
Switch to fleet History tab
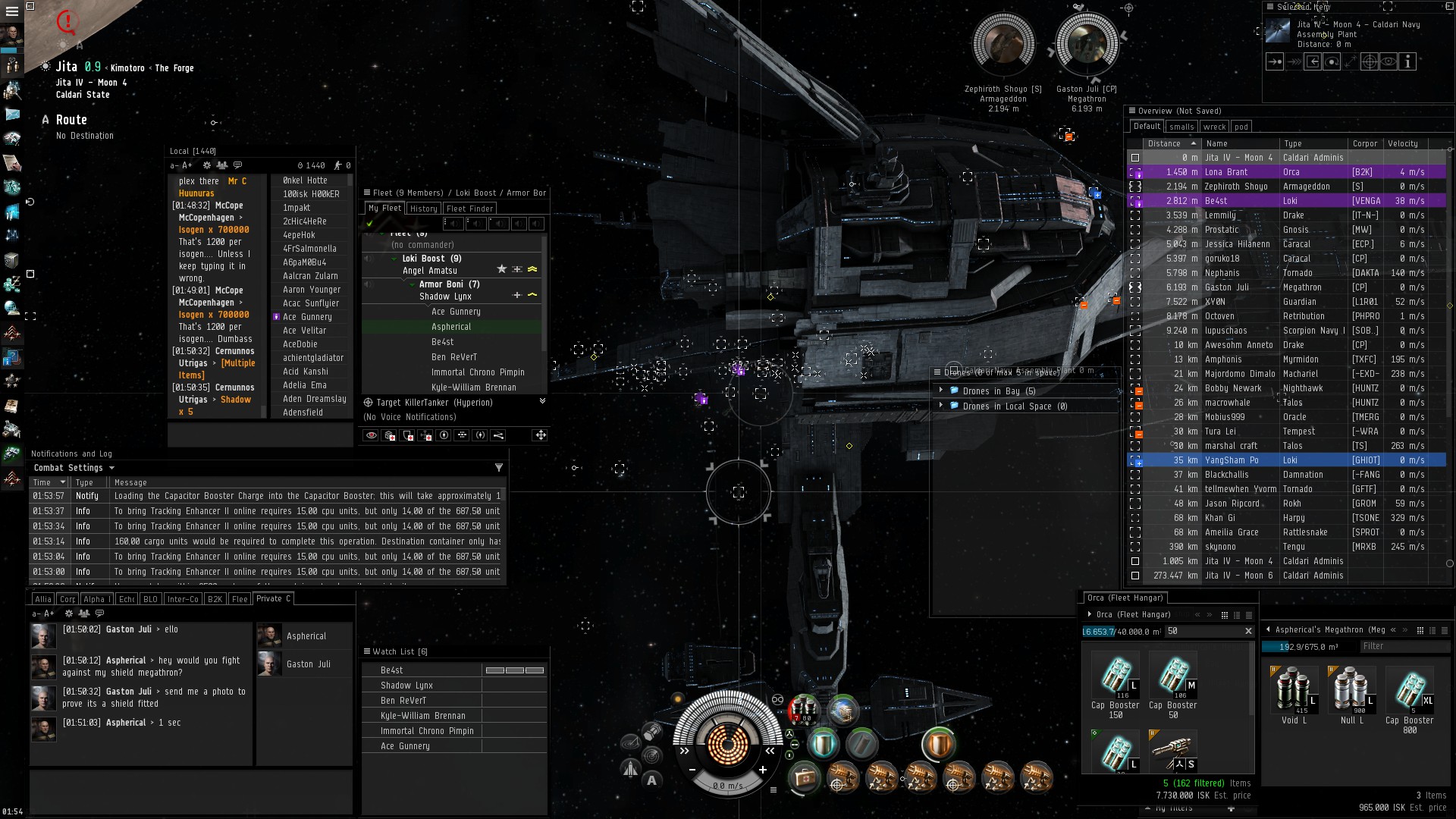(423, 209)
